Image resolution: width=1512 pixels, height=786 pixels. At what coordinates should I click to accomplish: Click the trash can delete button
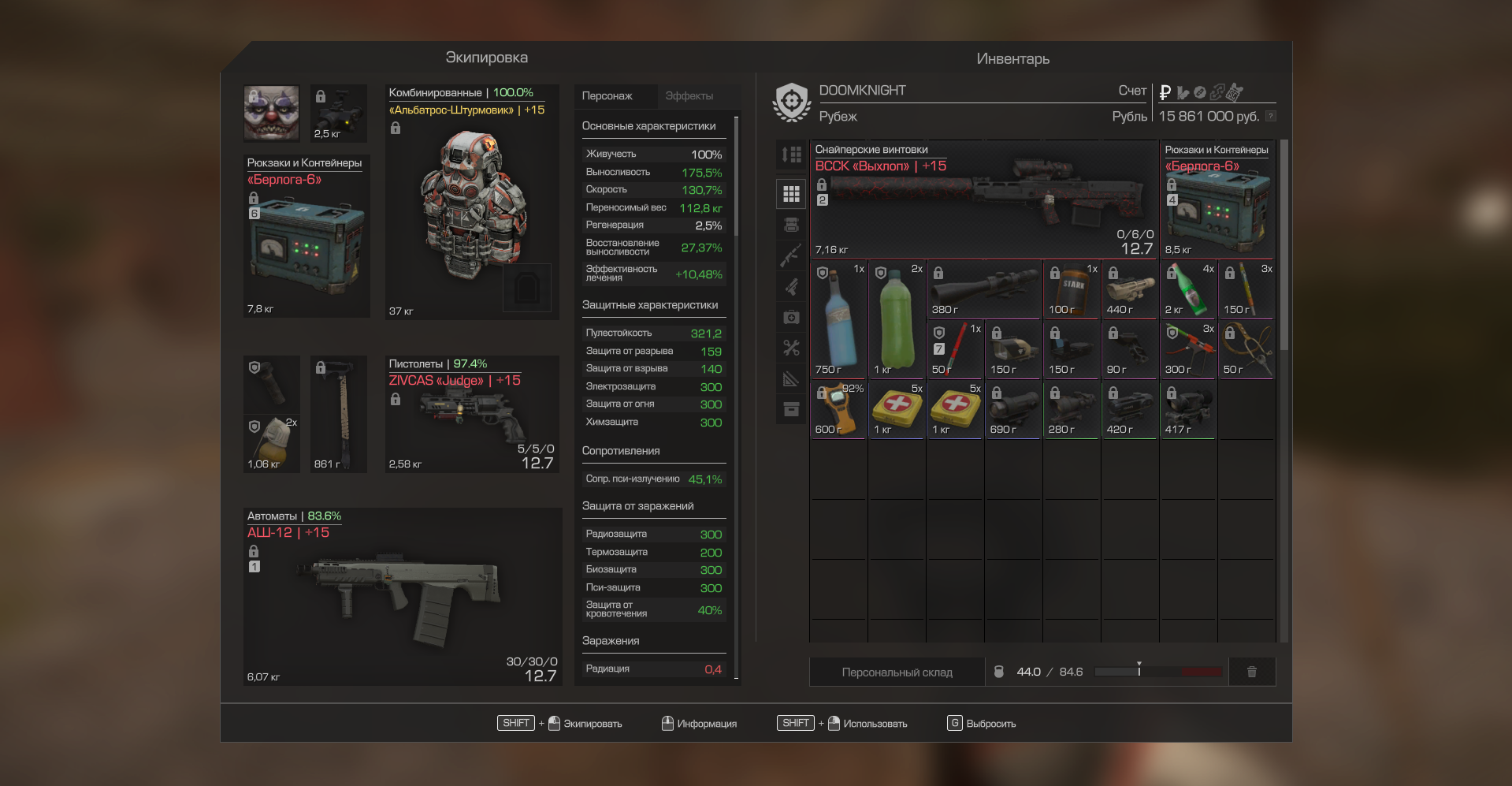pos(1251,672)
